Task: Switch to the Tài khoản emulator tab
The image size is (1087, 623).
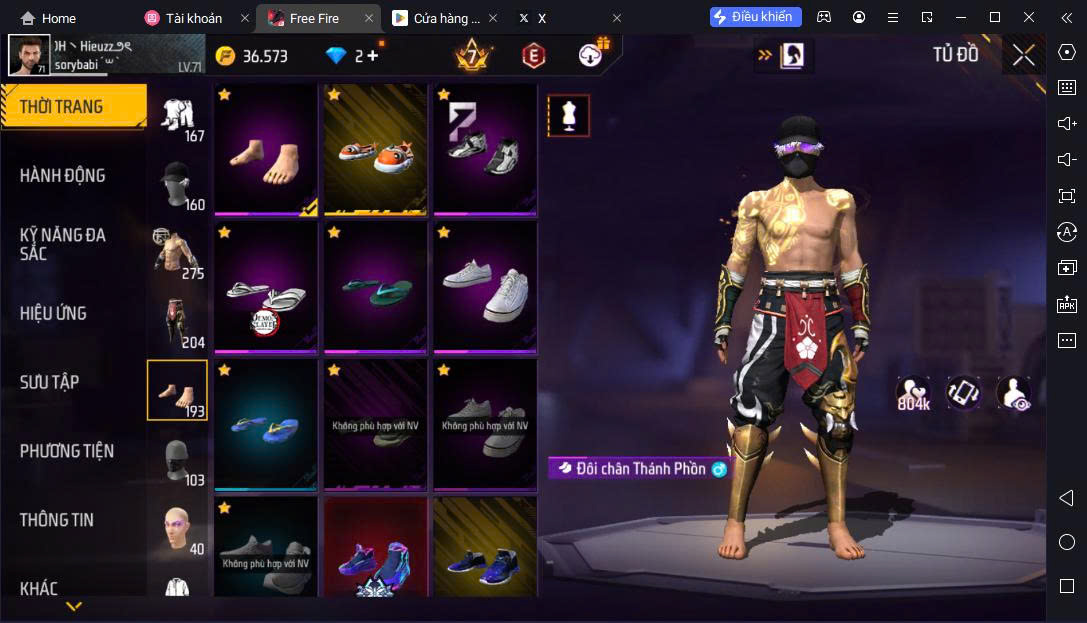Action: (195, 18)
